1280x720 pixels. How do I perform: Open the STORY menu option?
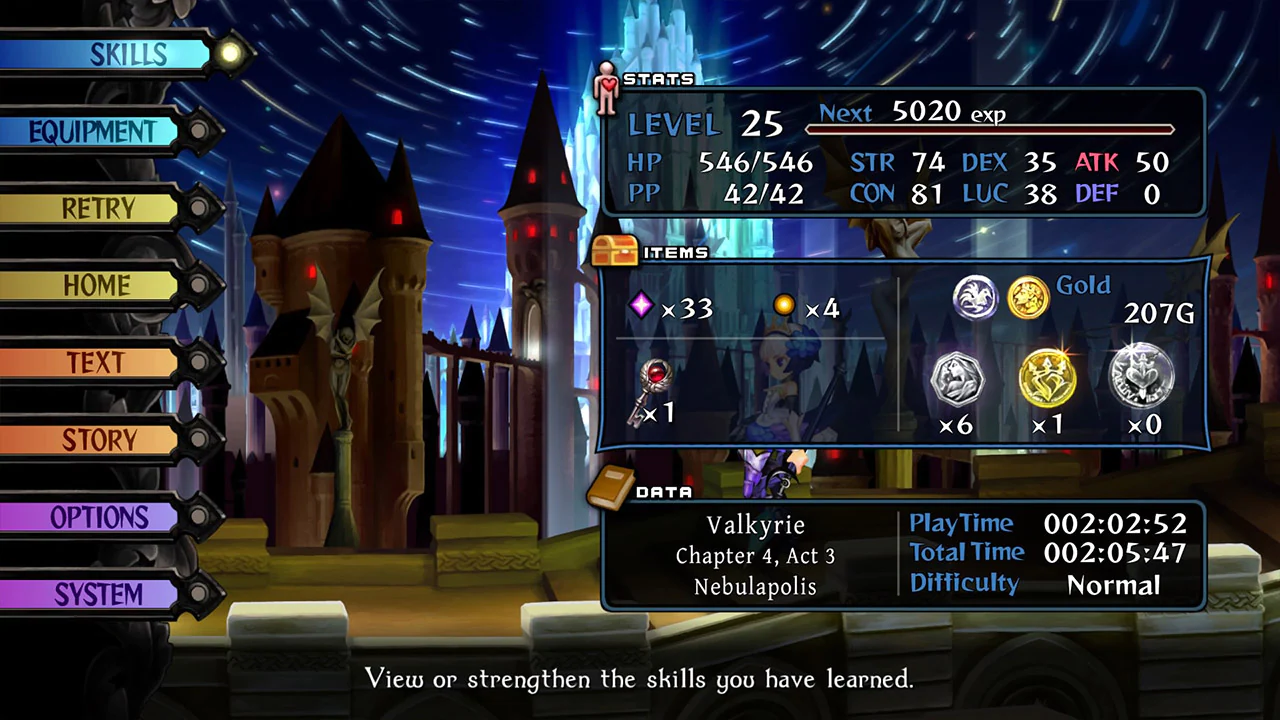(99, 440)
